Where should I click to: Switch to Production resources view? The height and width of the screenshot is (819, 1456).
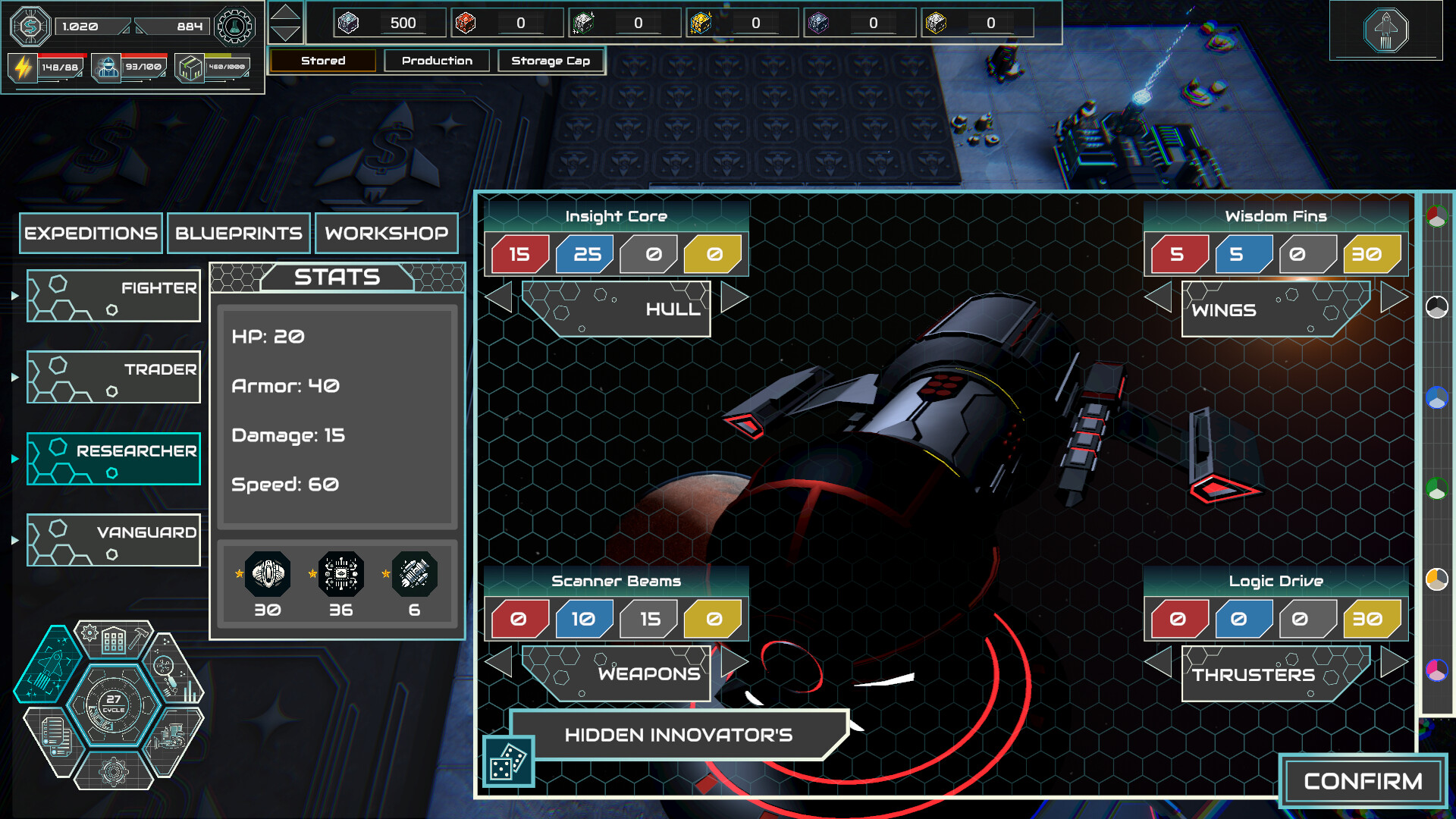(437, 61)
